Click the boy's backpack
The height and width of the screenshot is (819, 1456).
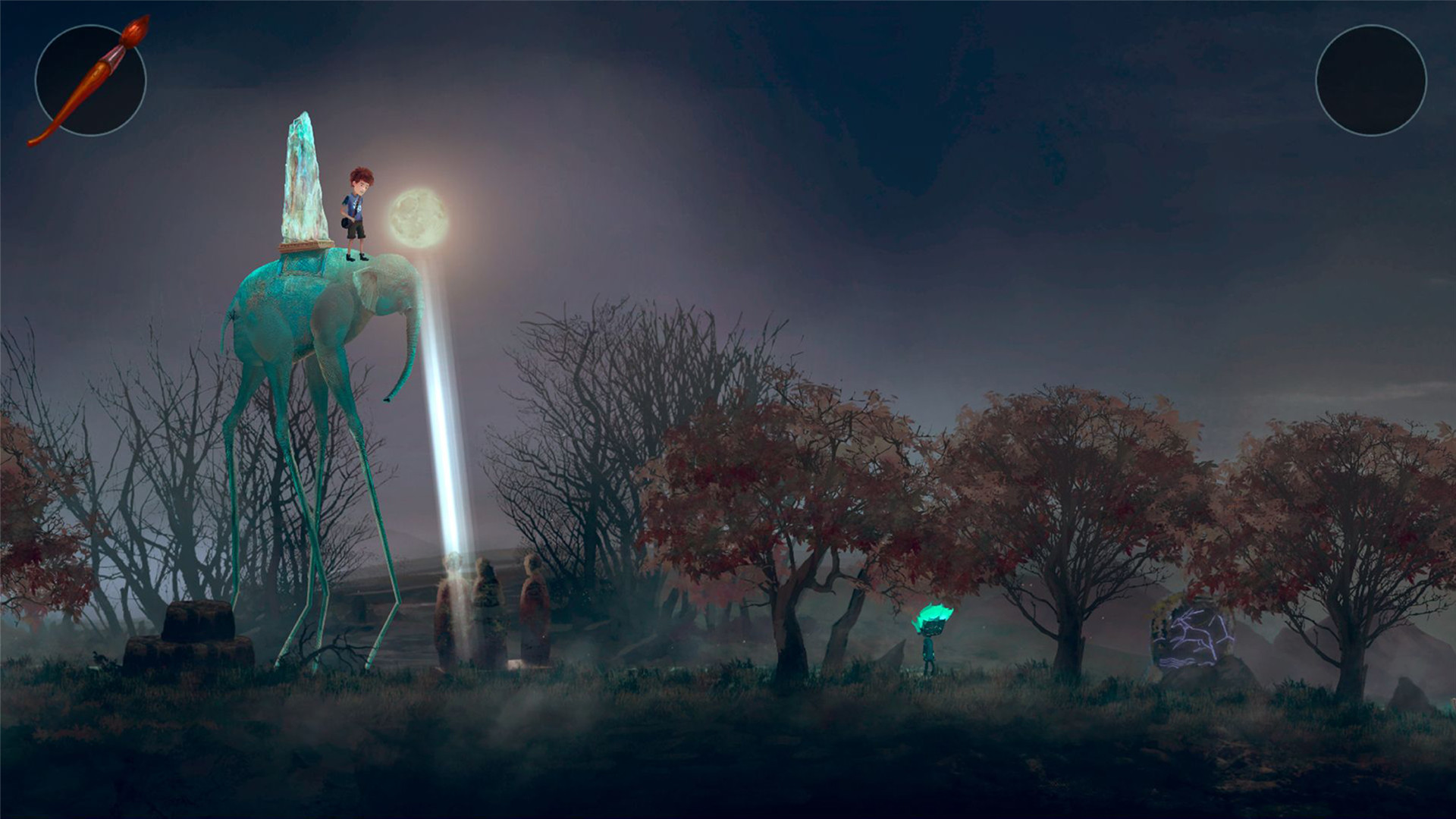(346, 222)
